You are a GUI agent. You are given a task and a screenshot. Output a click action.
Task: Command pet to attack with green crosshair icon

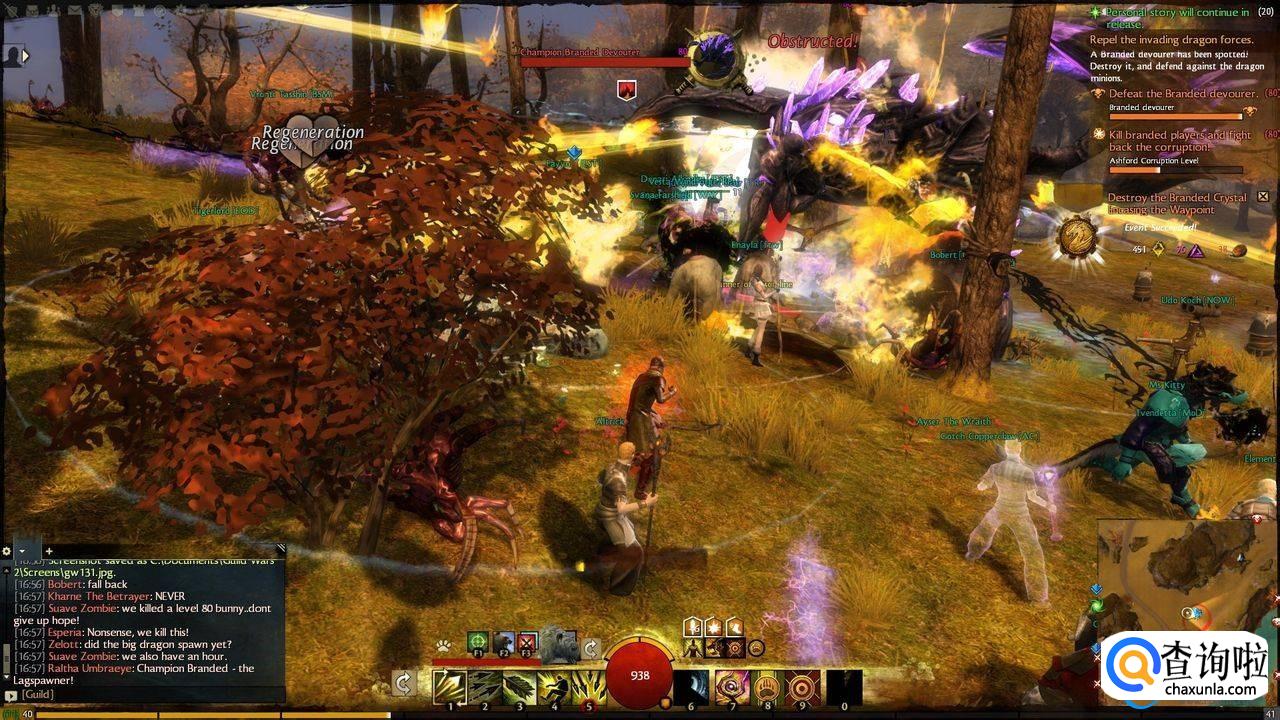[x=478, y=642]
